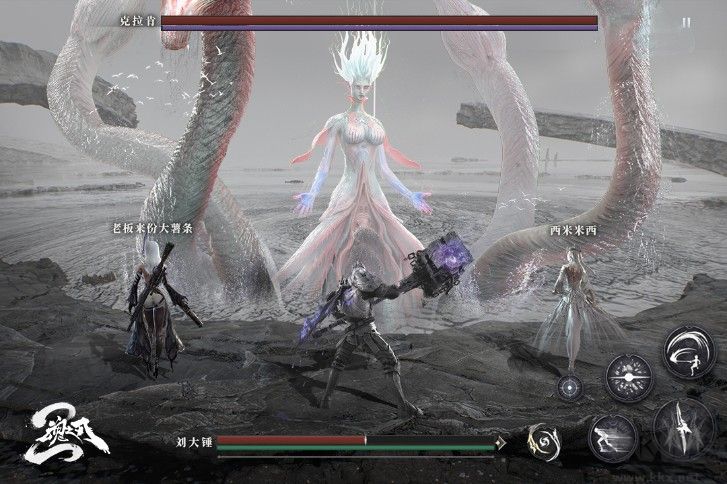Tap the running dash skill
Image resolution: width=727 pixels, height=484 pixels.
pyautogui.click(x=613, y=437)
